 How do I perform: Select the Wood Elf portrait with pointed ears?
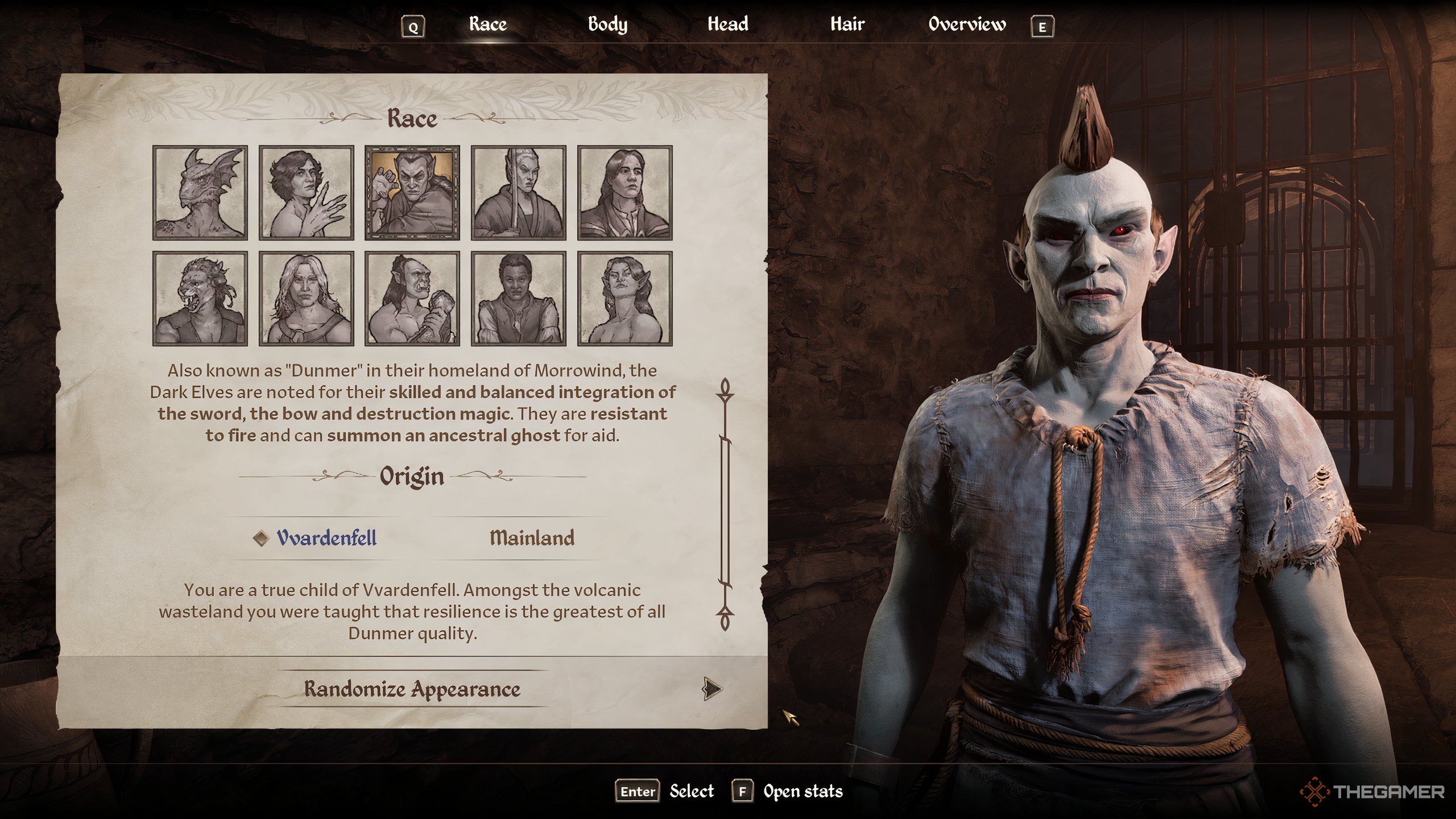click(624, 299)
